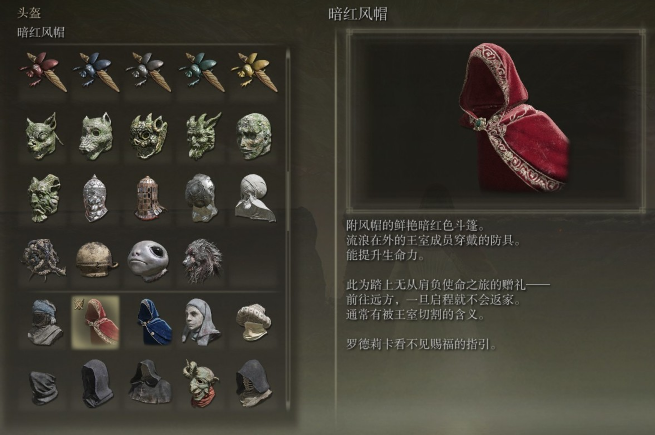Select the silver chainmail helmet
The height and width of the screenshot is (435, 655).
point(96,196)
